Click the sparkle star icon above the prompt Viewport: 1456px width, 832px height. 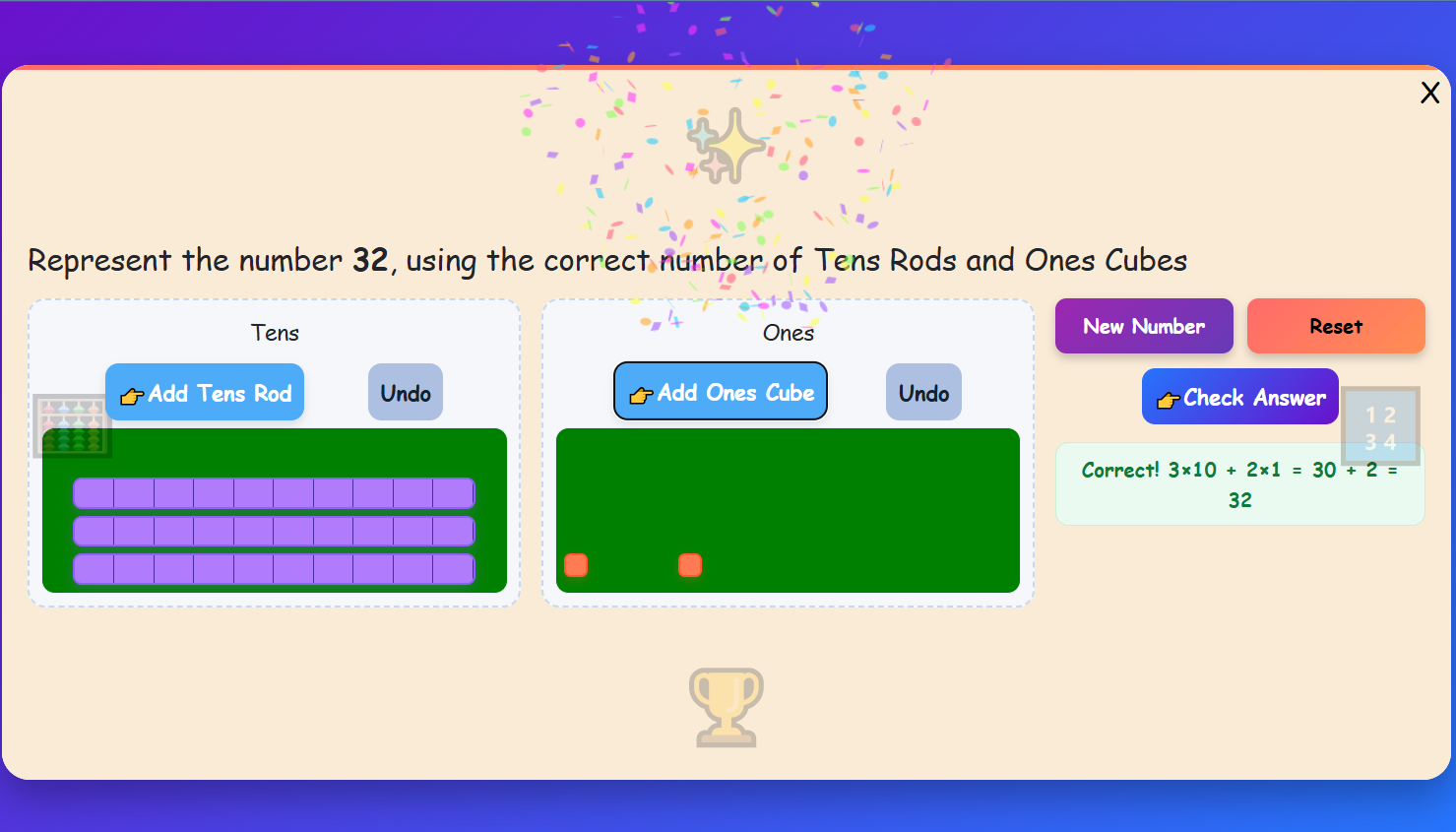tap(727, 146)
